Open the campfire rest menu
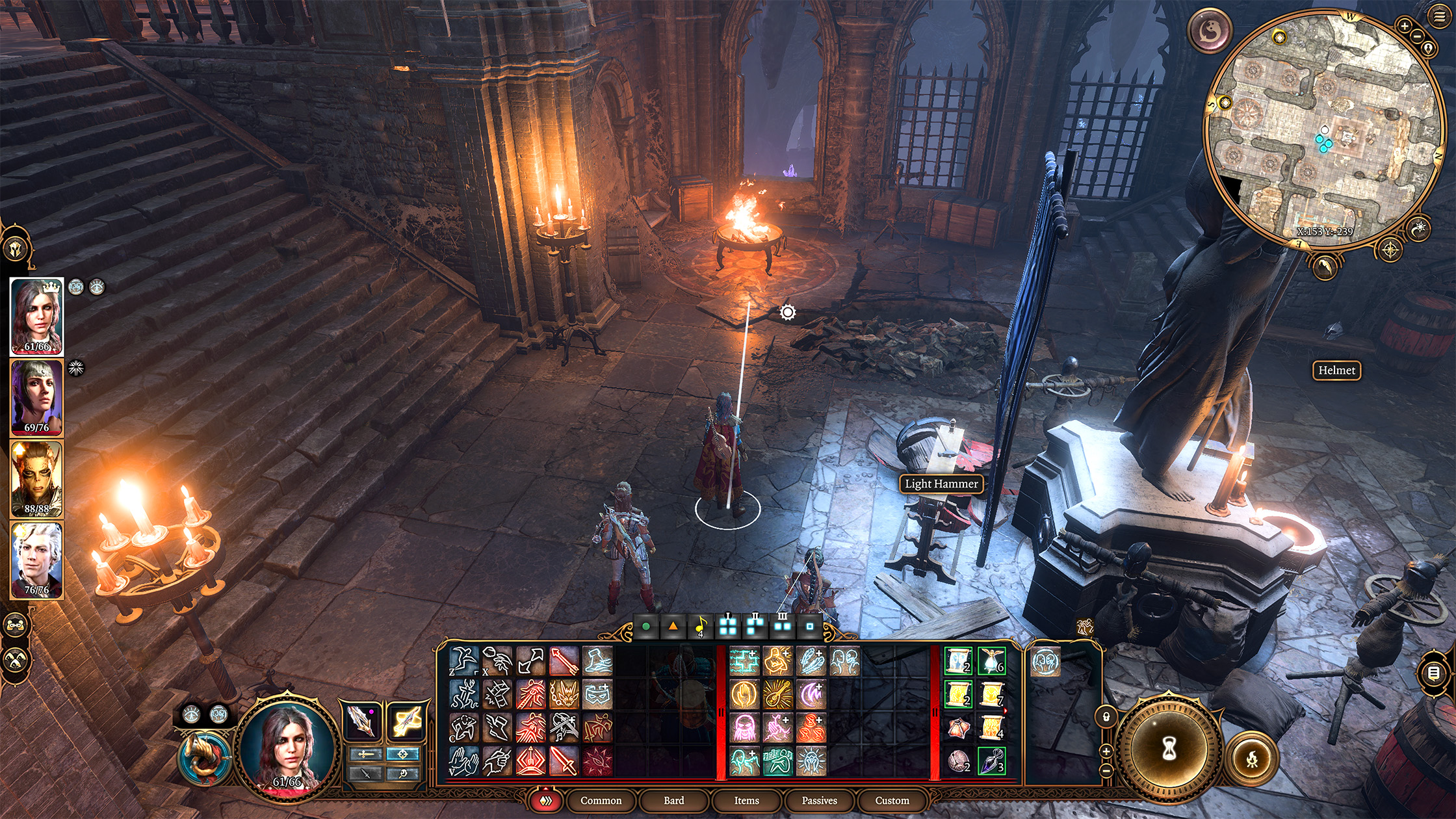Viewport: 1456px width, 819px height. click(x=1252, y=759)
